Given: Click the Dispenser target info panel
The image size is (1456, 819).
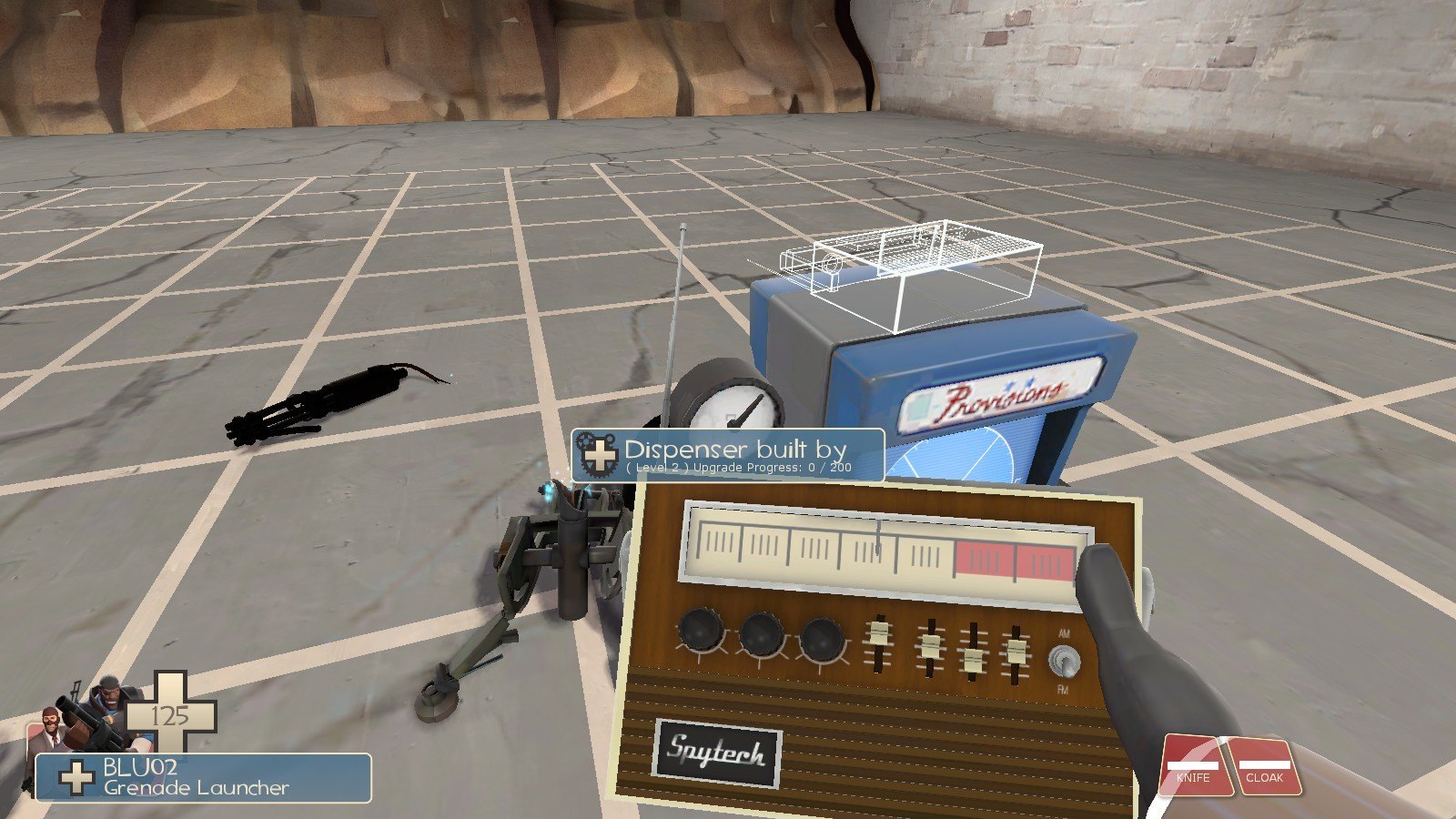Looking at the screenshot, I should click(x=728, y=455).
